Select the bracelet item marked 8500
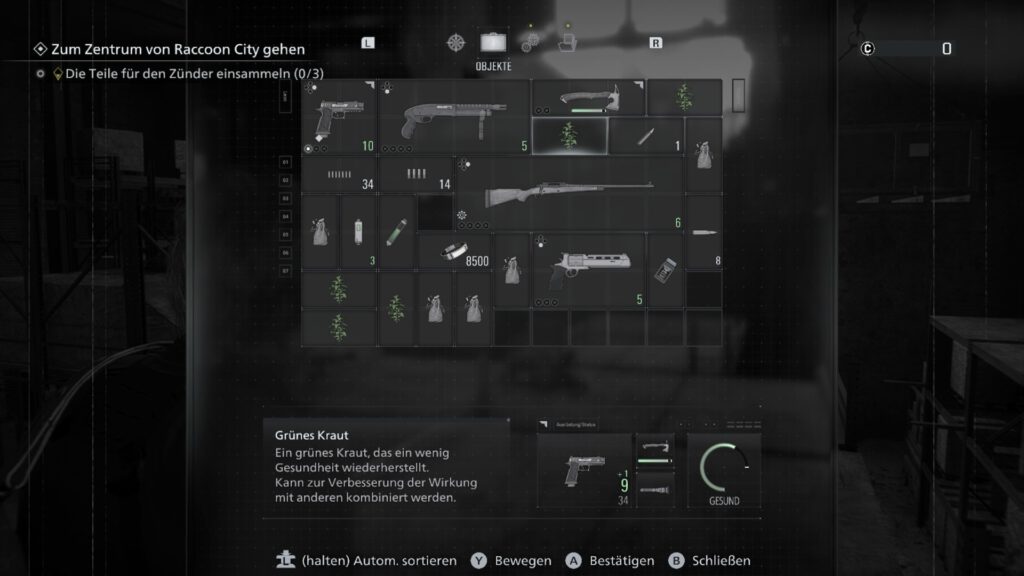1024x576 pixels. (454, 251)
